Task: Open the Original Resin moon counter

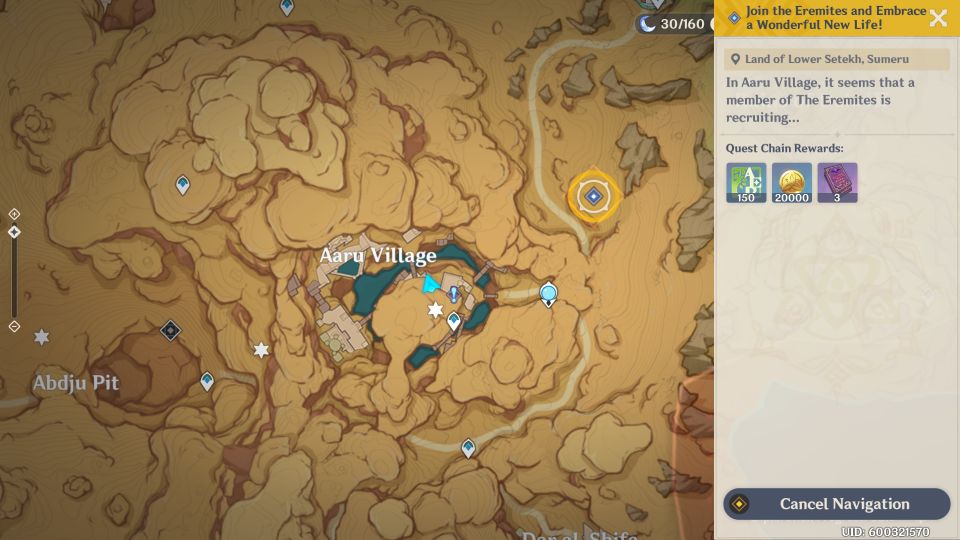Action: [672, 23]
